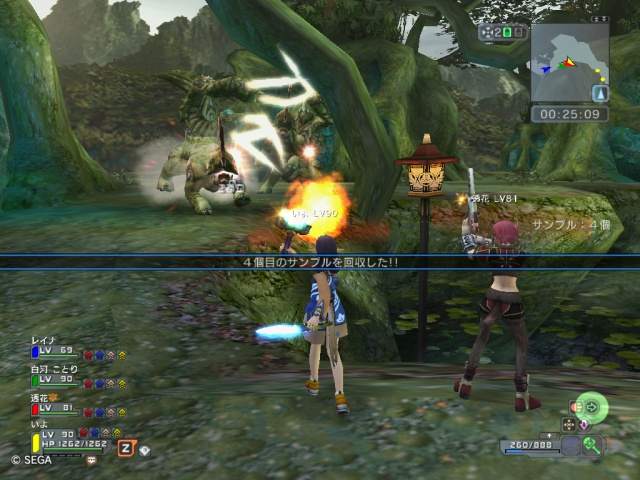Select the empty left-hand weapon slot
This screenshot has height=480, width=640.
[x=570, y=448]
